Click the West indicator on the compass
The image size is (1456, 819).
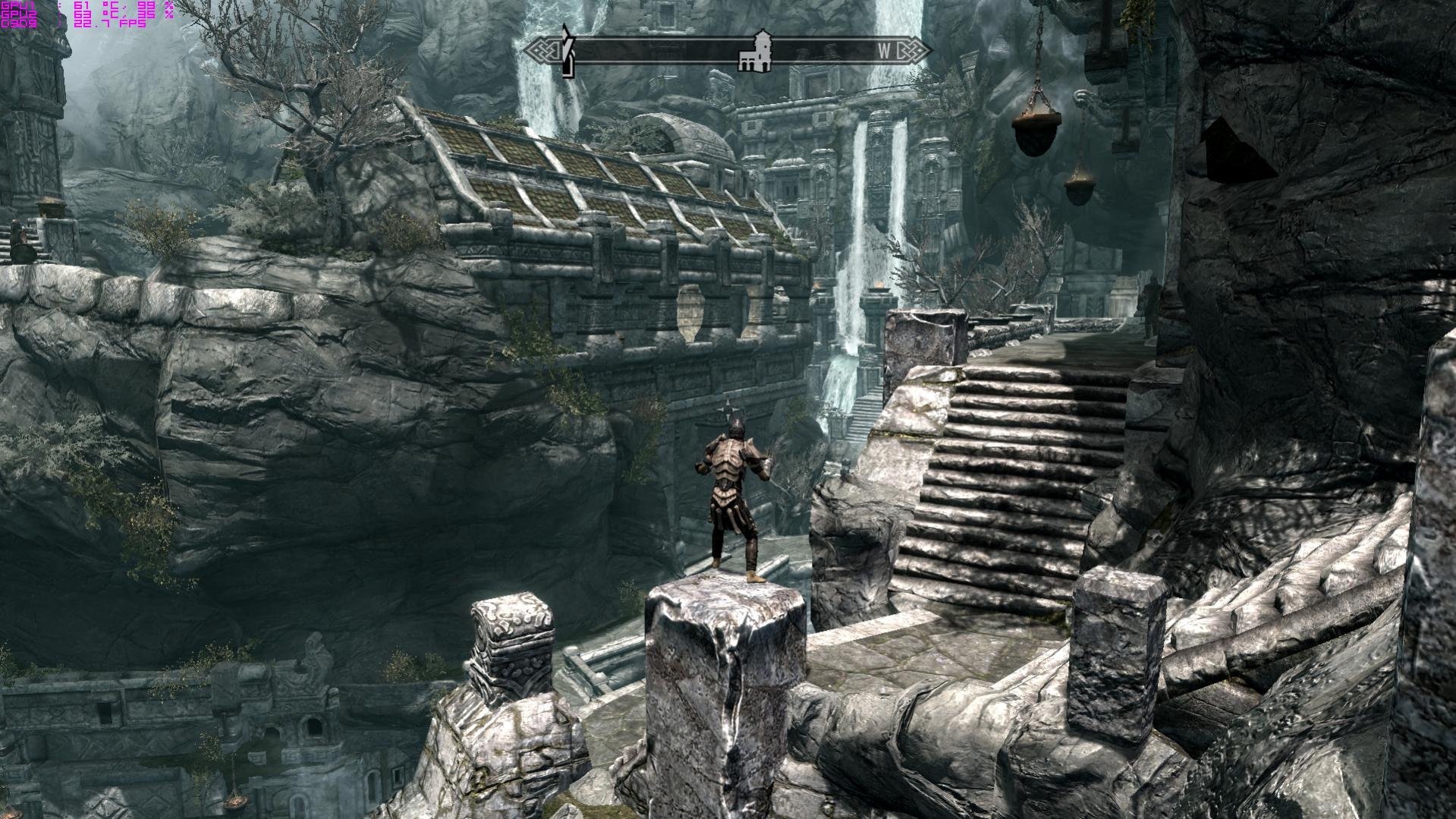[885, 51]
